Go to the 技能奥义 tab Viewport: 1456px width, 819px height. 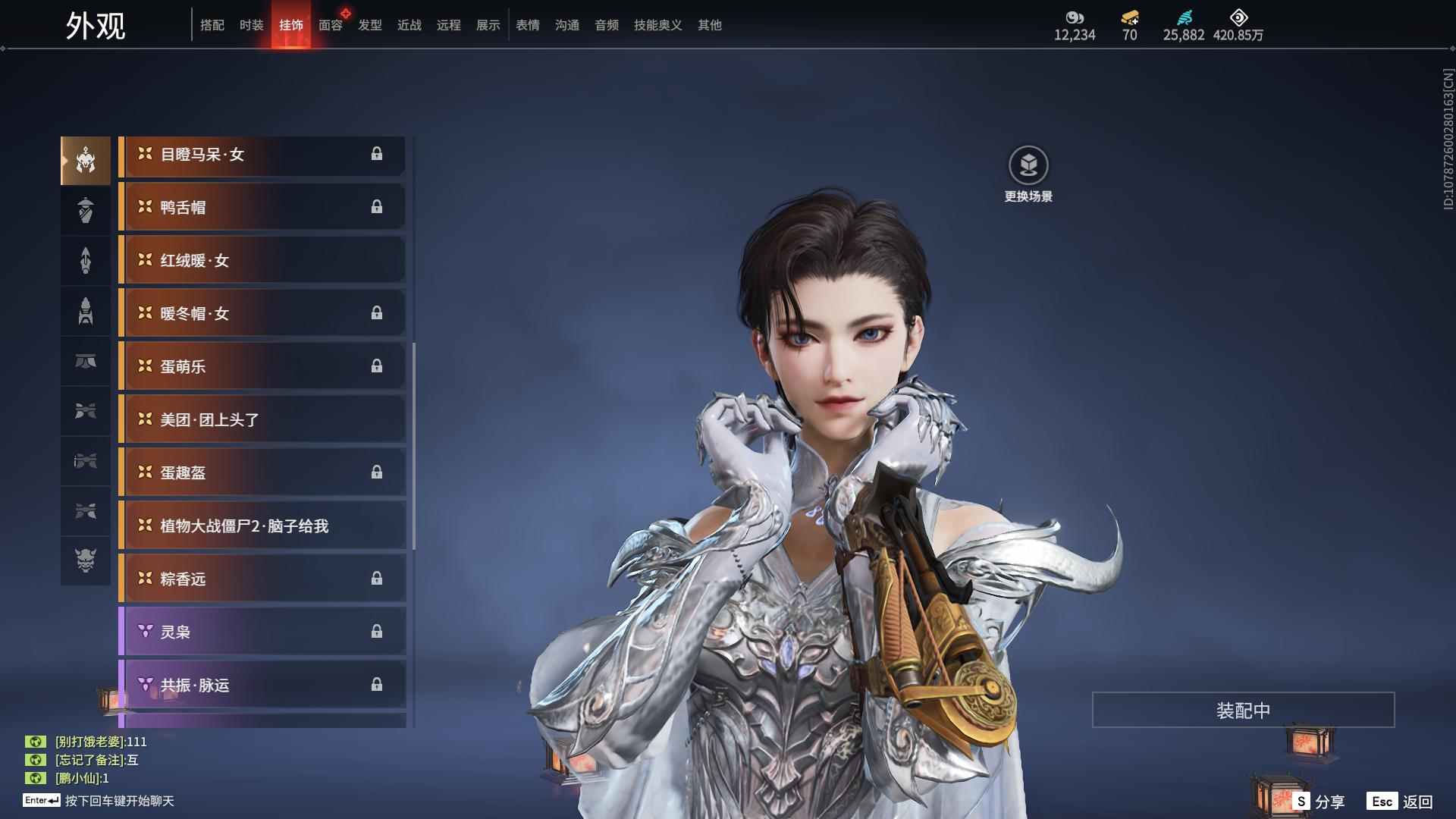[658, 25]
